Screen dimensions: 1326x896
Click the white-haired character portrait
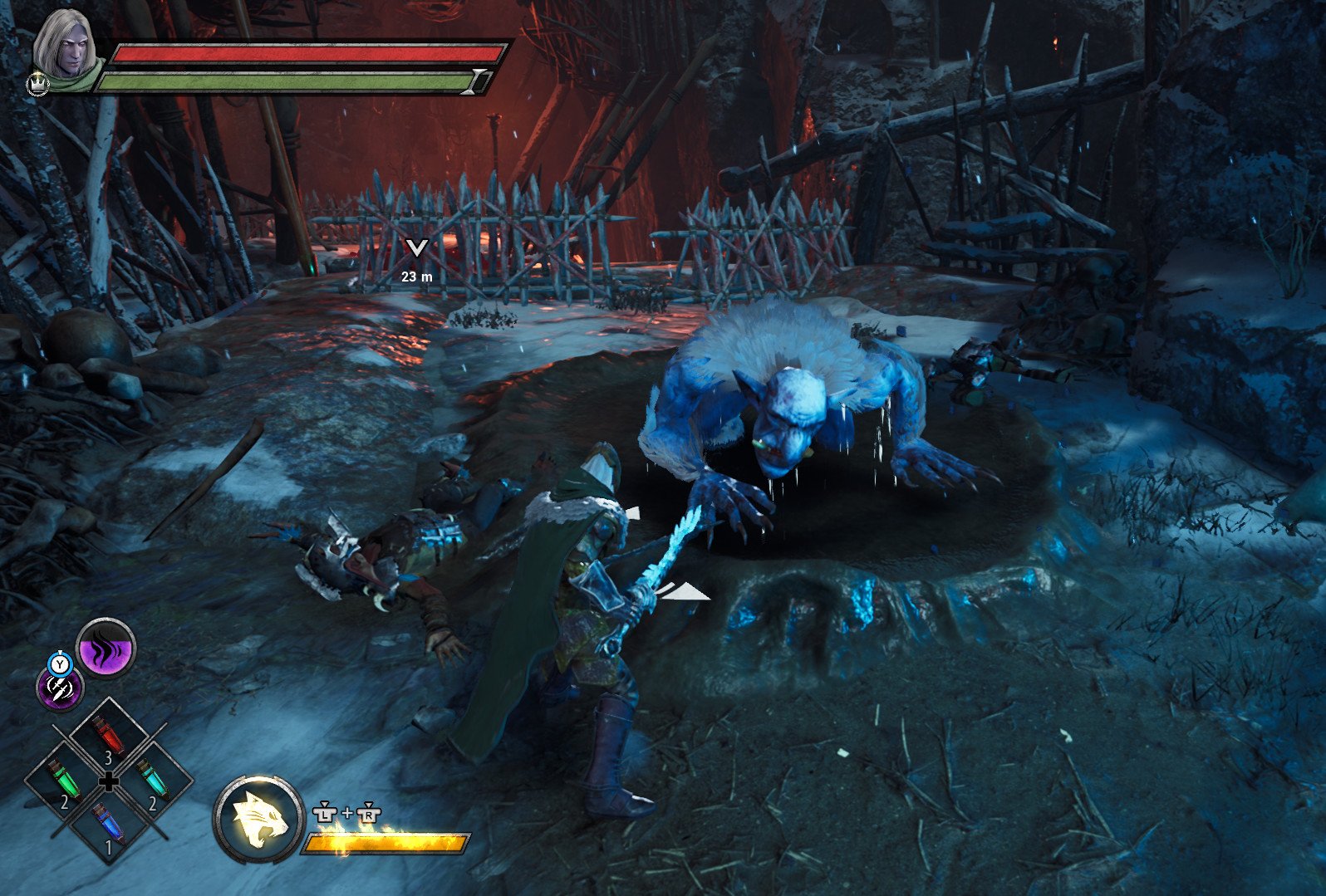tap(64, 44)
